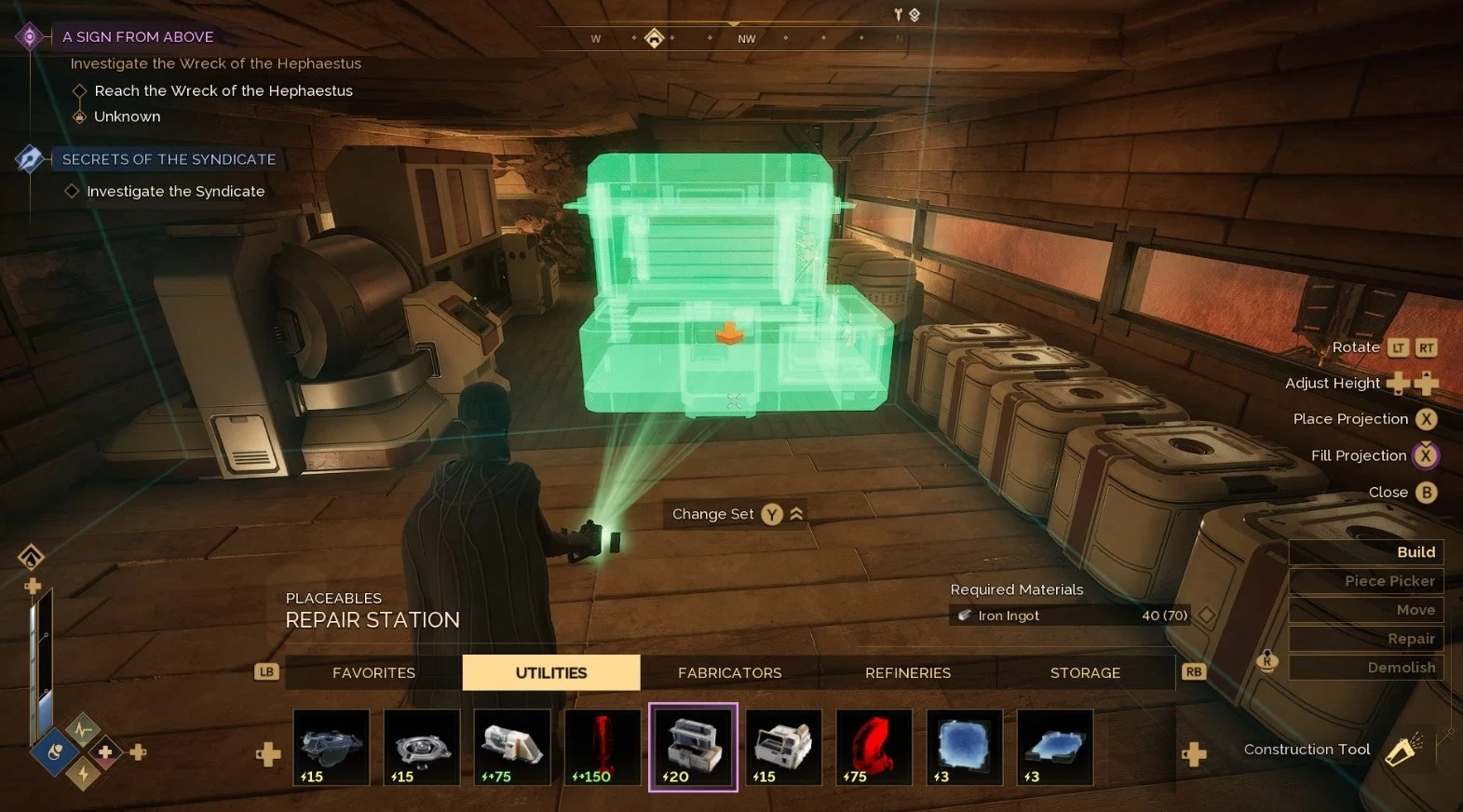Switch to the Favorites tab

tap(373, 672)
